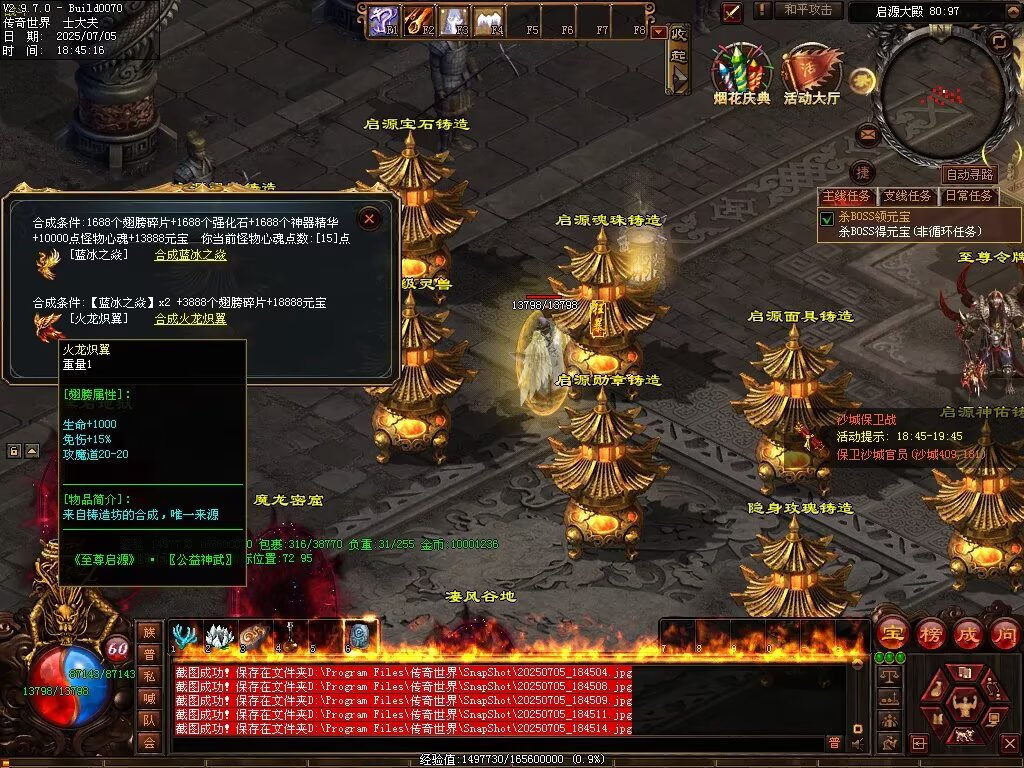Collapse the skill bar with 收起
The height and width of the screenshot is (768, 1024).
[679, 58]
